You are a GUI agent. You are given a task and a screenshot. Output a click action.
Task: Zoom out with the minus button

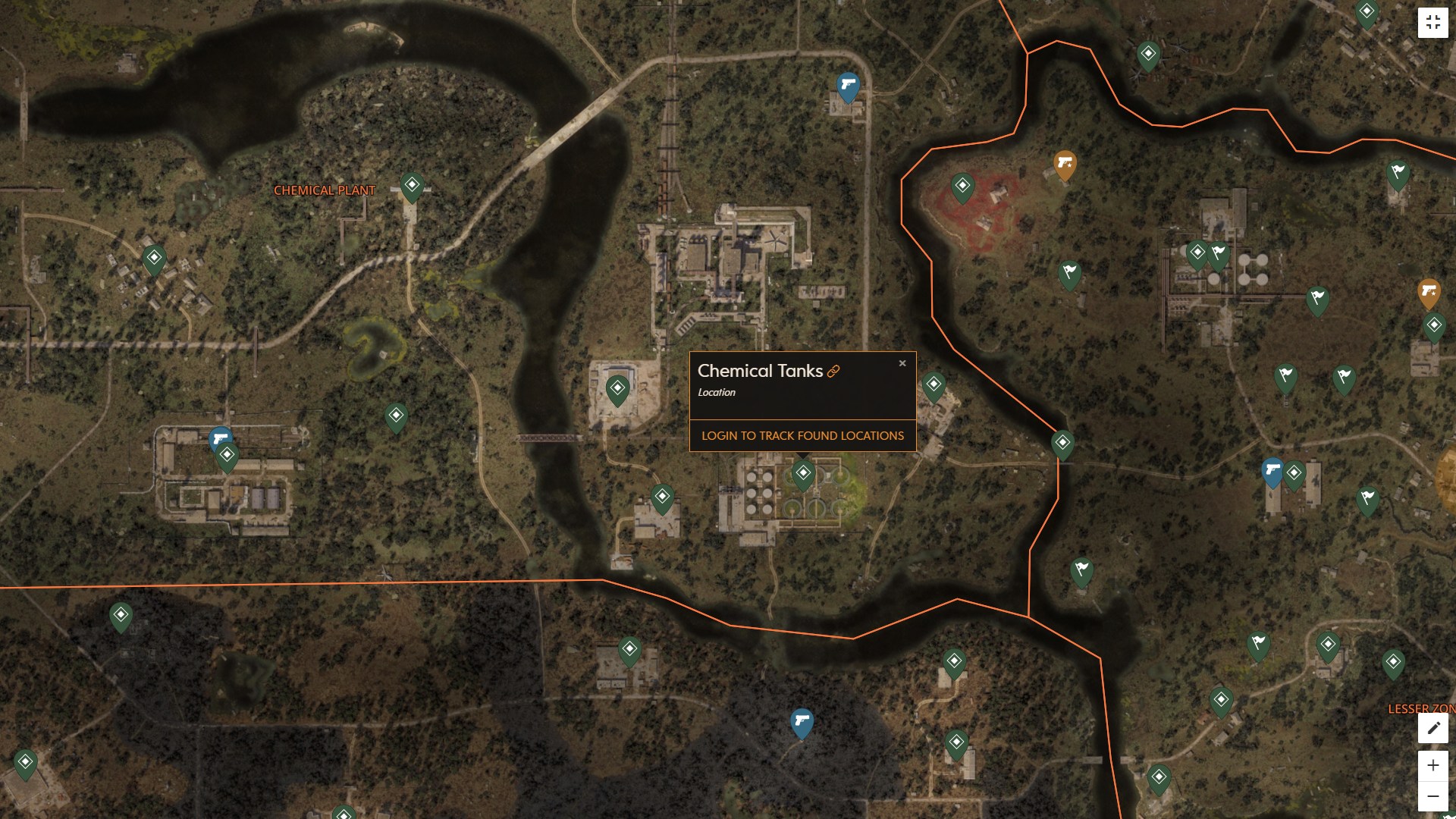1432,797
